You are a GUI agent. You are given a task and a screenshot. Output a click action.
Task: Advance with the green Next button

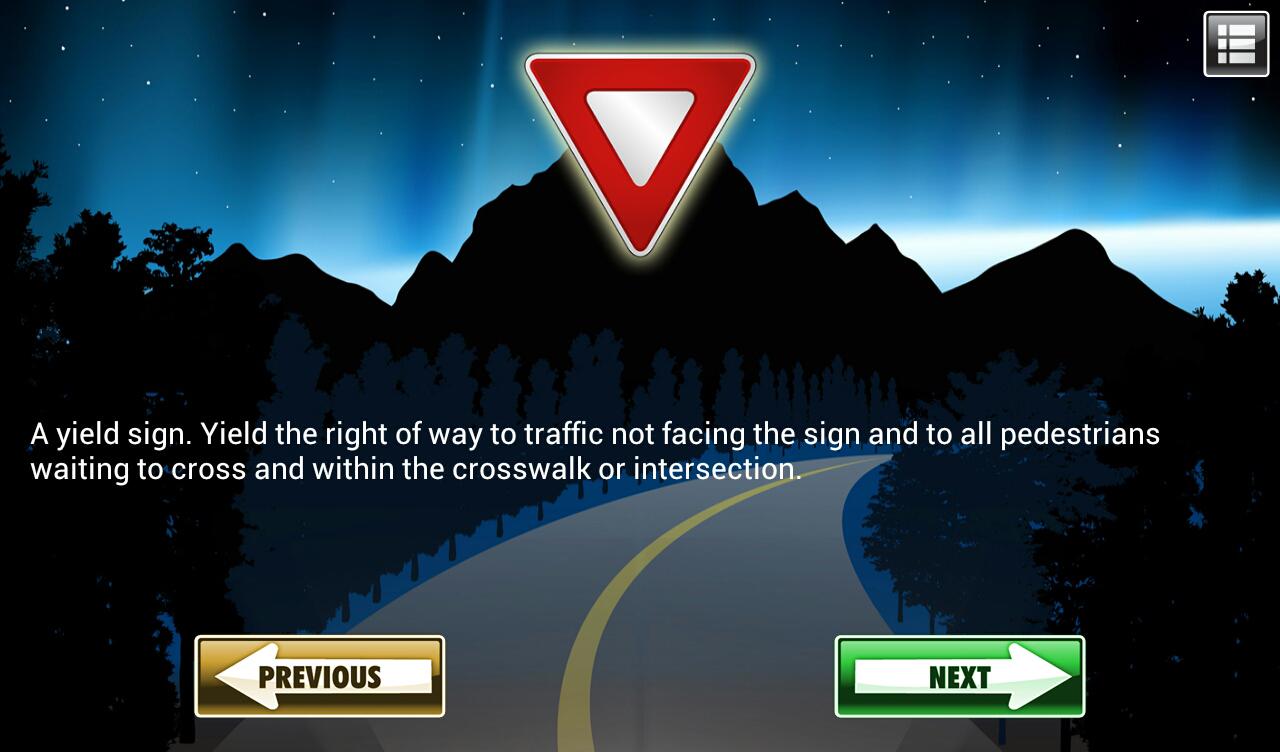coord(959,676)
